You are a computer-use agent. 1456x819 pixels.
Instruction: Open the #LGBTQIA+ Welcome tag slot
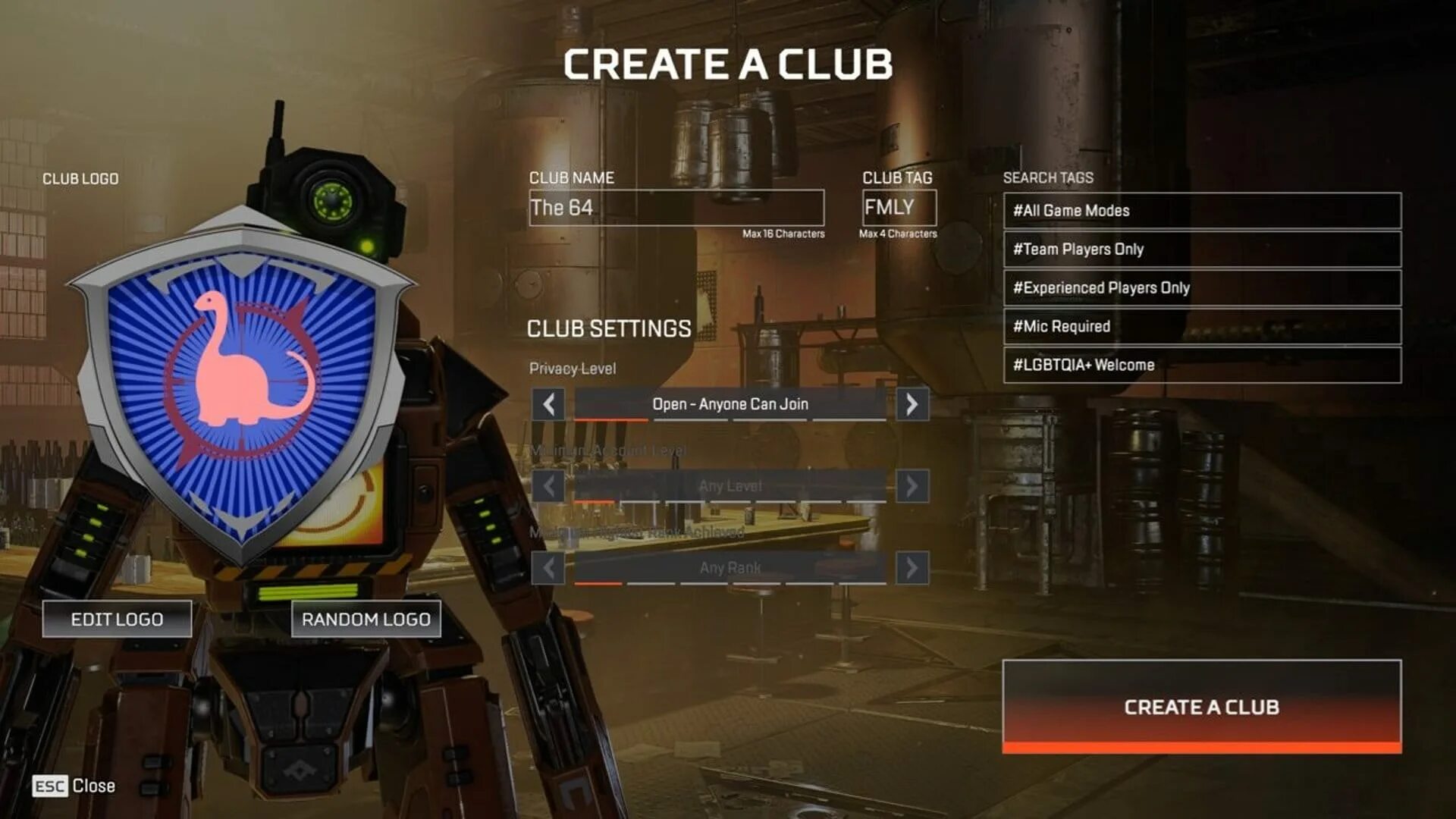(1202, 366)
